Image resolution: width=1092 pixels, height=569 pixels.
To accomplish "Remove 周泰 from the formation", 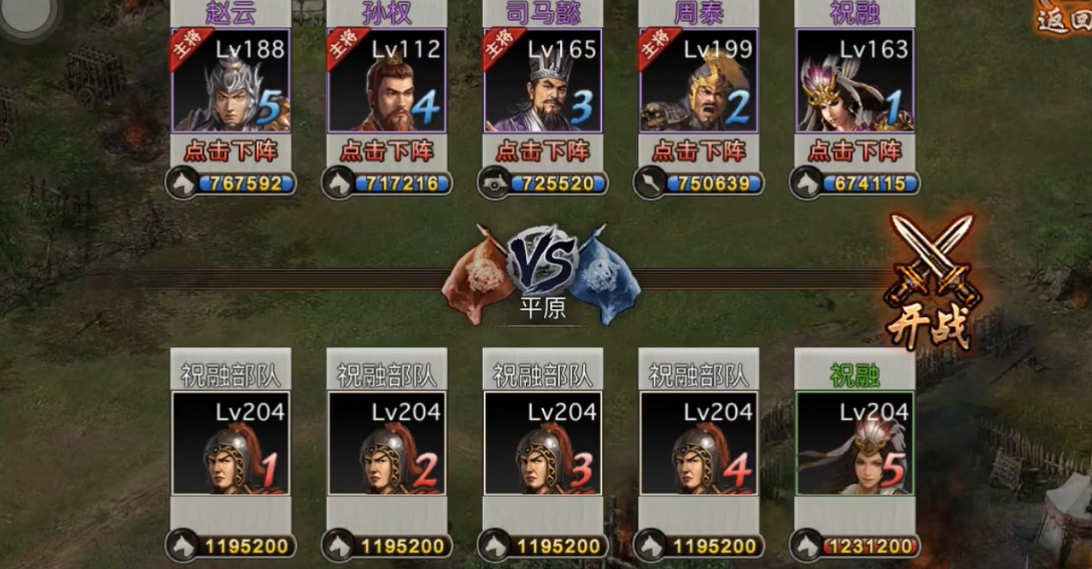I will (x=699, y=151).
